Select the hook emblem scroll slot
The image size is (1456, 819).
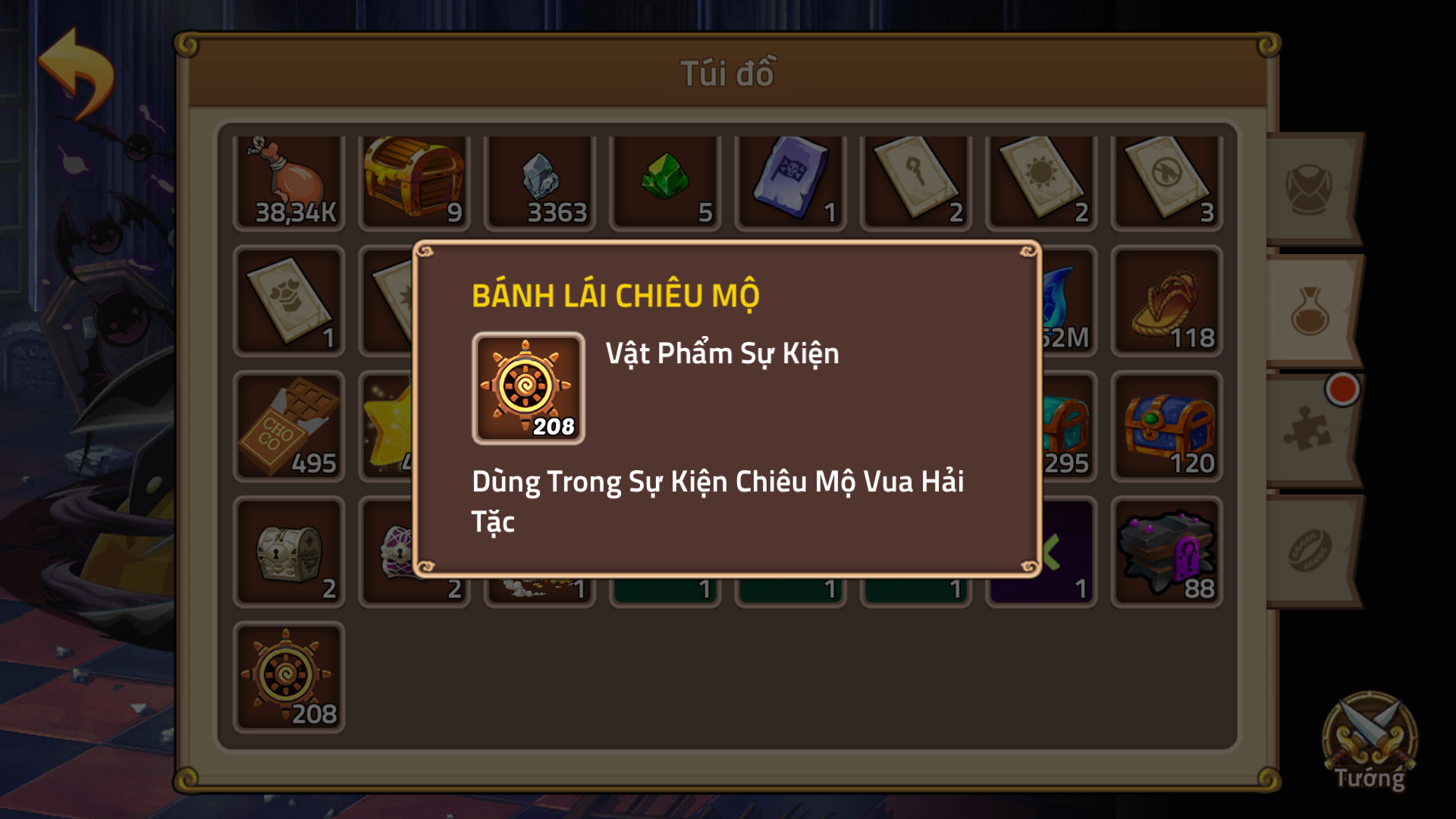coord(916,182)
